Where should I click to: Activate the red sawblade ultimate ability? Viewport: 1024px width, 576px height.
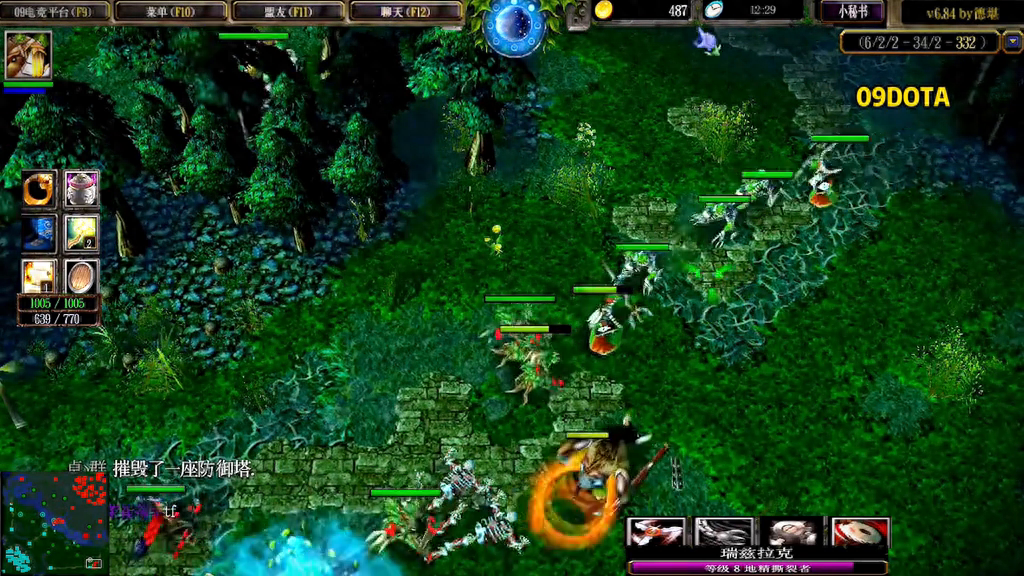860,532
